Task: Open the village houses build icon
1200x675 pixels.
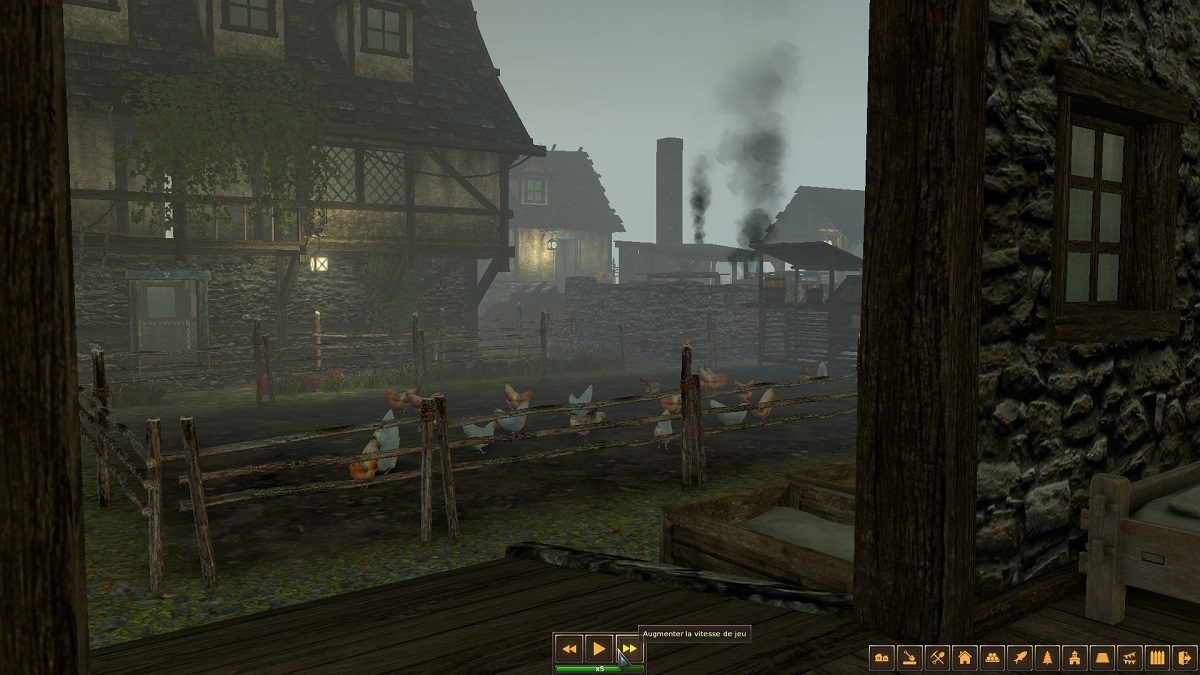Action: [x=882, y=658]
